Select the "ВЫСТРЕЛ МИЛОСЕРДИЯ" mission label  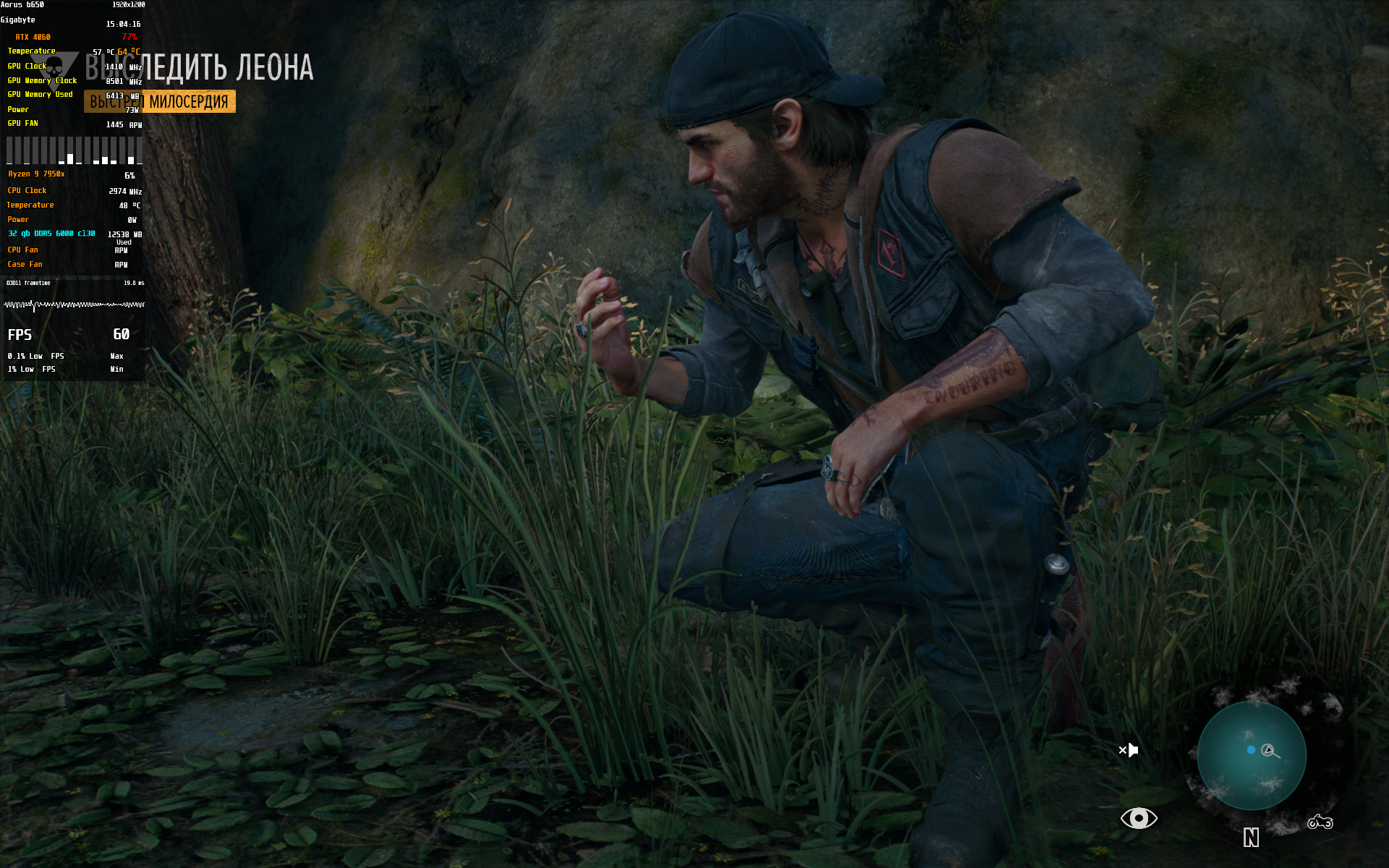coord(160,101)
